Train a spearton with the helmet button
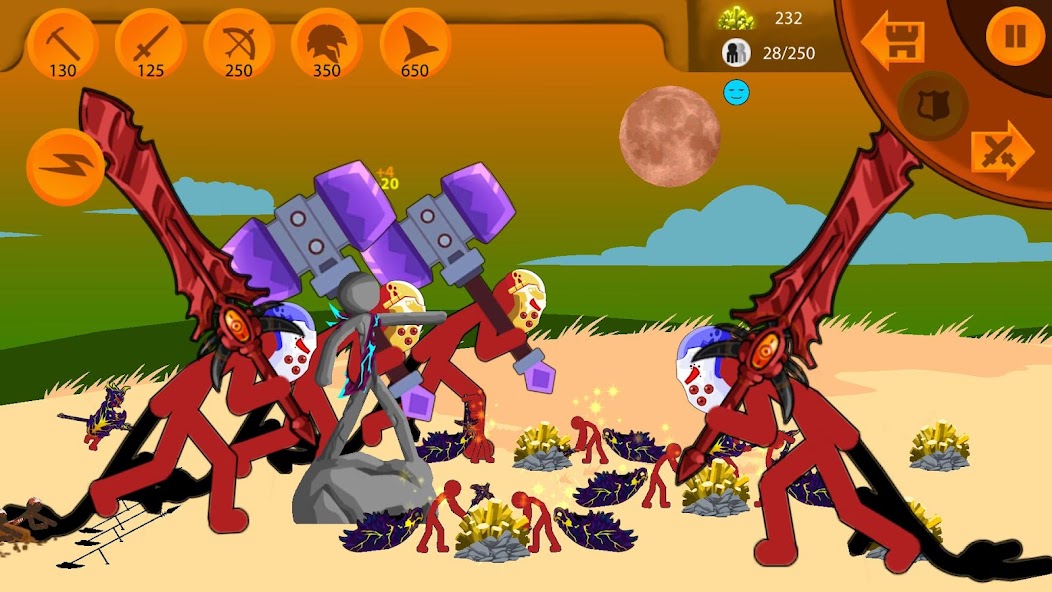The image size is (1052, 592). click(327, 44)
